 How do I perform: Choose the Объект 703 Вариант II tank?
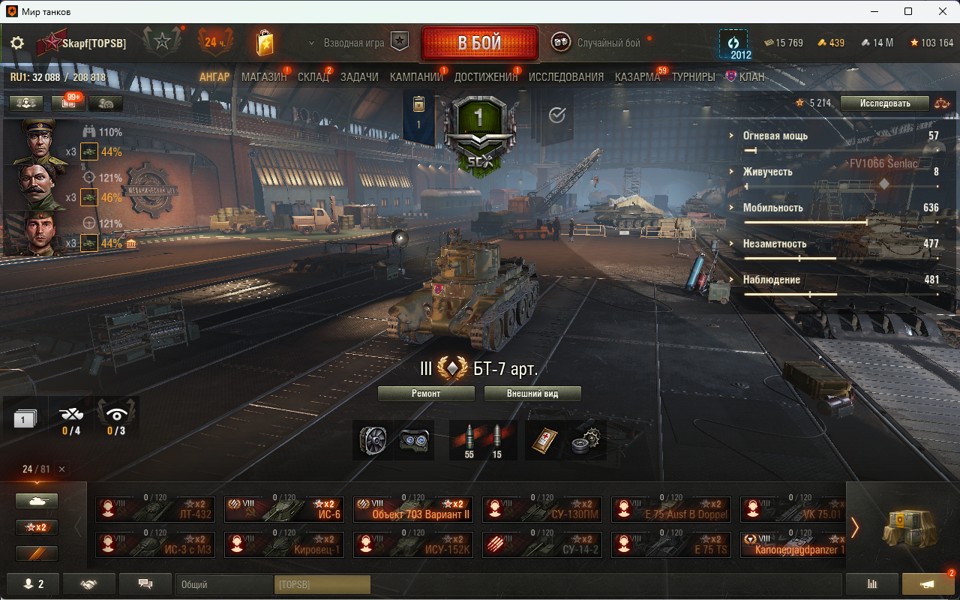pyautogui.click(x=412, y=509)
